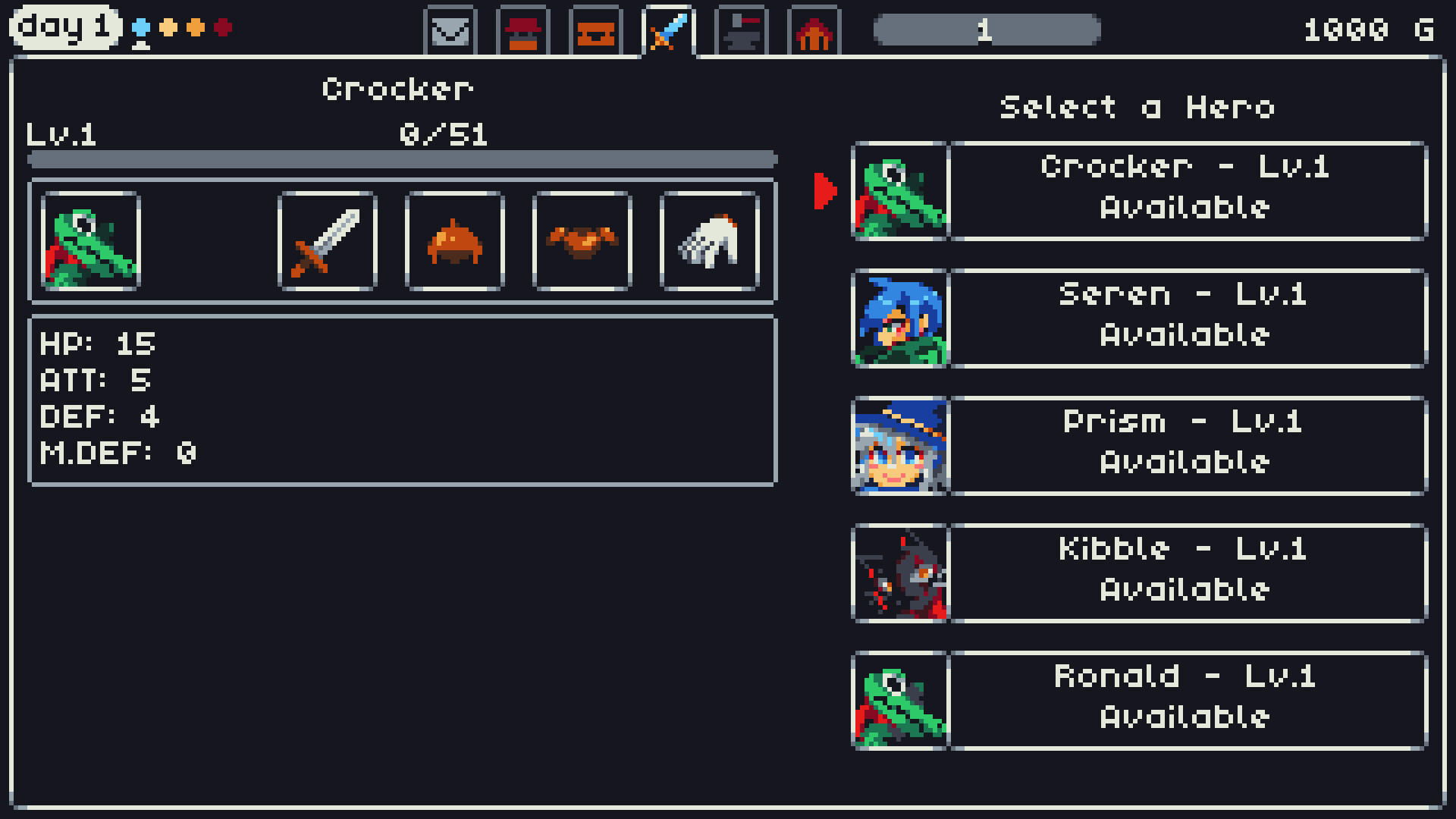Screen dimensions: 1456x819
Task: Open the treasure chest inventory tab
Action: coord(596,30)
